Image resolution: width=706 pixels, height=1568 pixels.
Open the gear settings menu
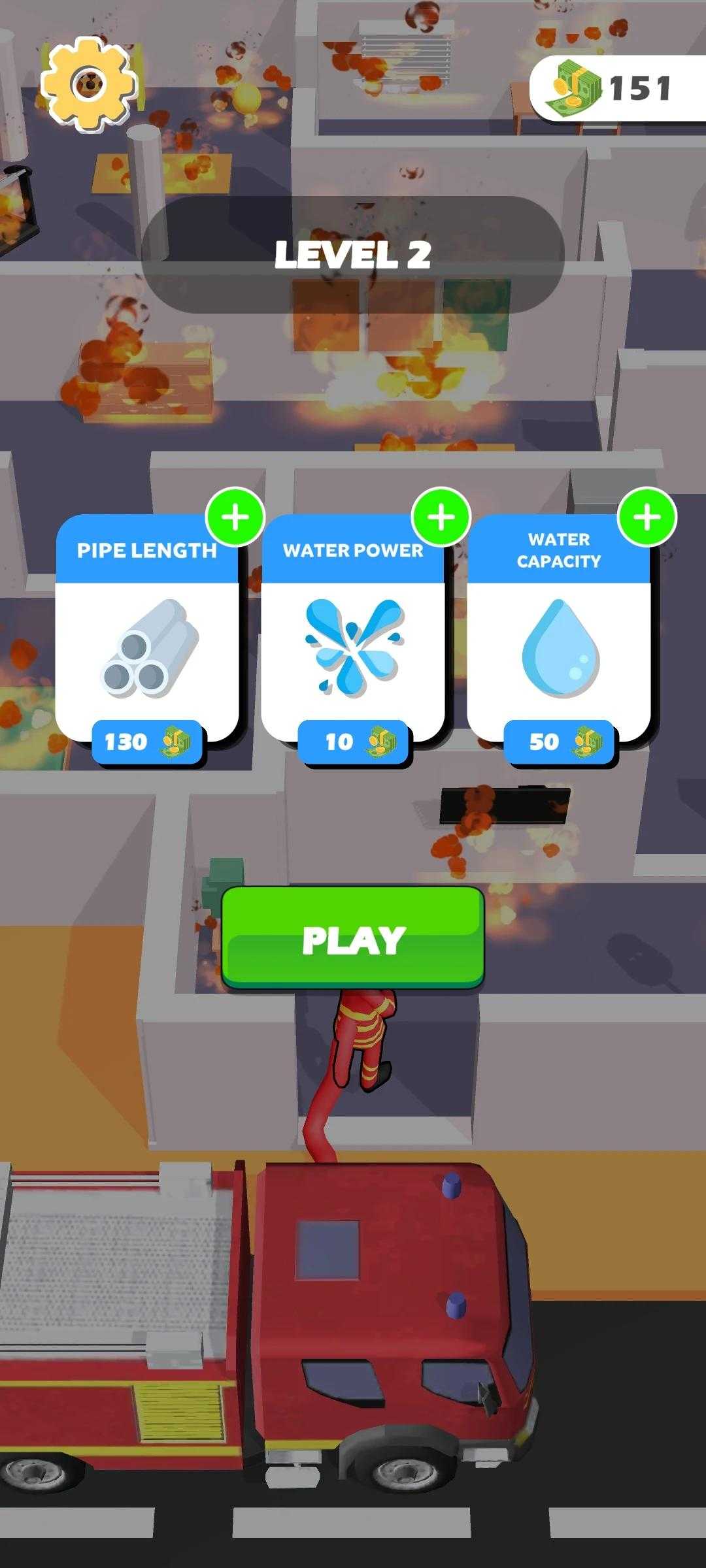[88, 84]
